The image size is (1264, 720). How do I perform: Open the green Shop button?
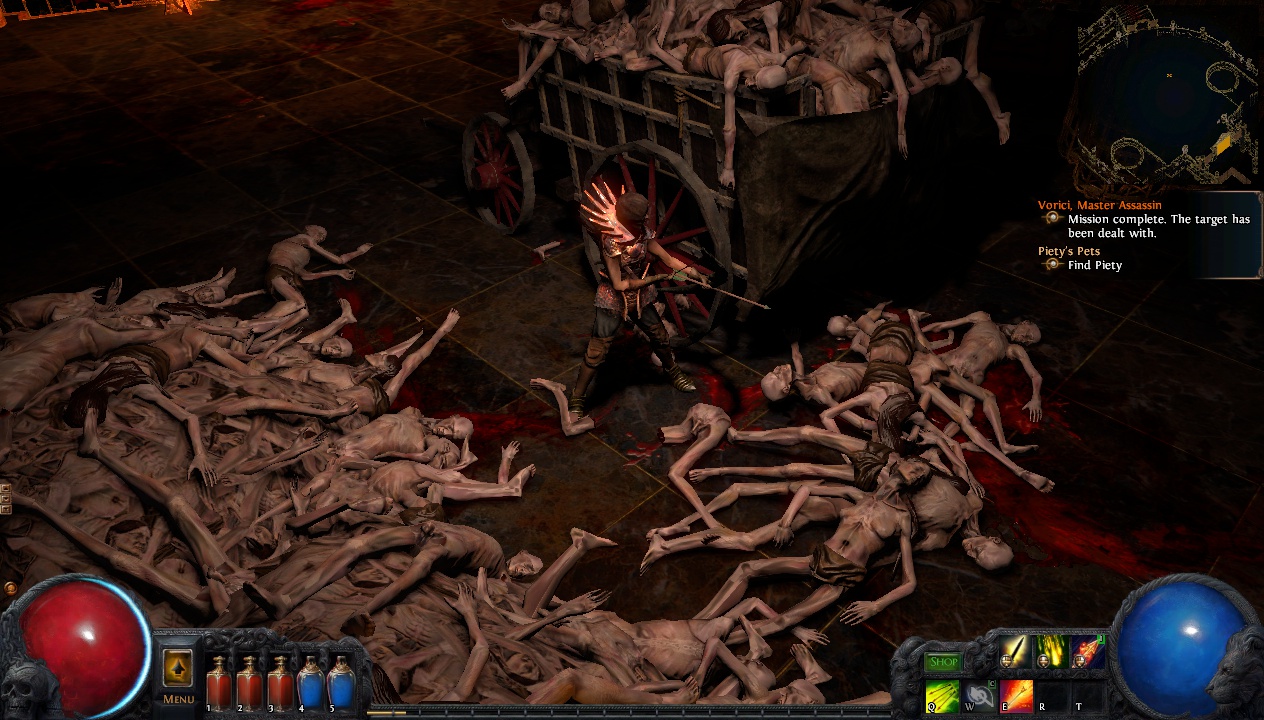[x=942, y=662]
